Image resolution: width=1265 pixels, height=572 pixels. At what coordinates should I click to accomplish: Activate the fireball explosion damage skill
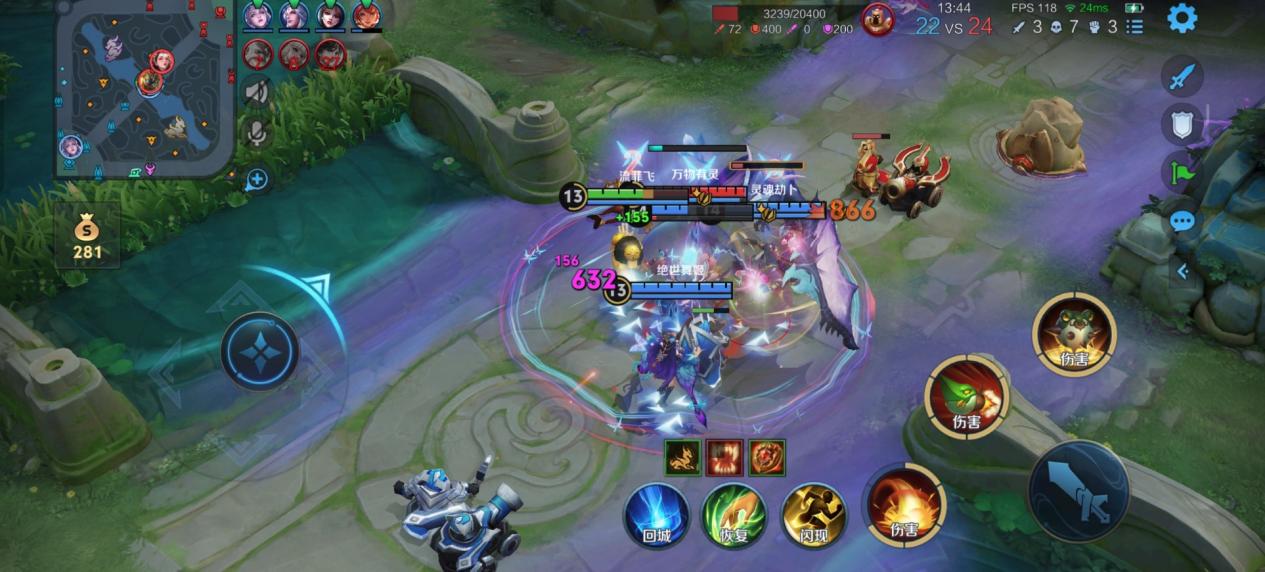coord(904,505)
